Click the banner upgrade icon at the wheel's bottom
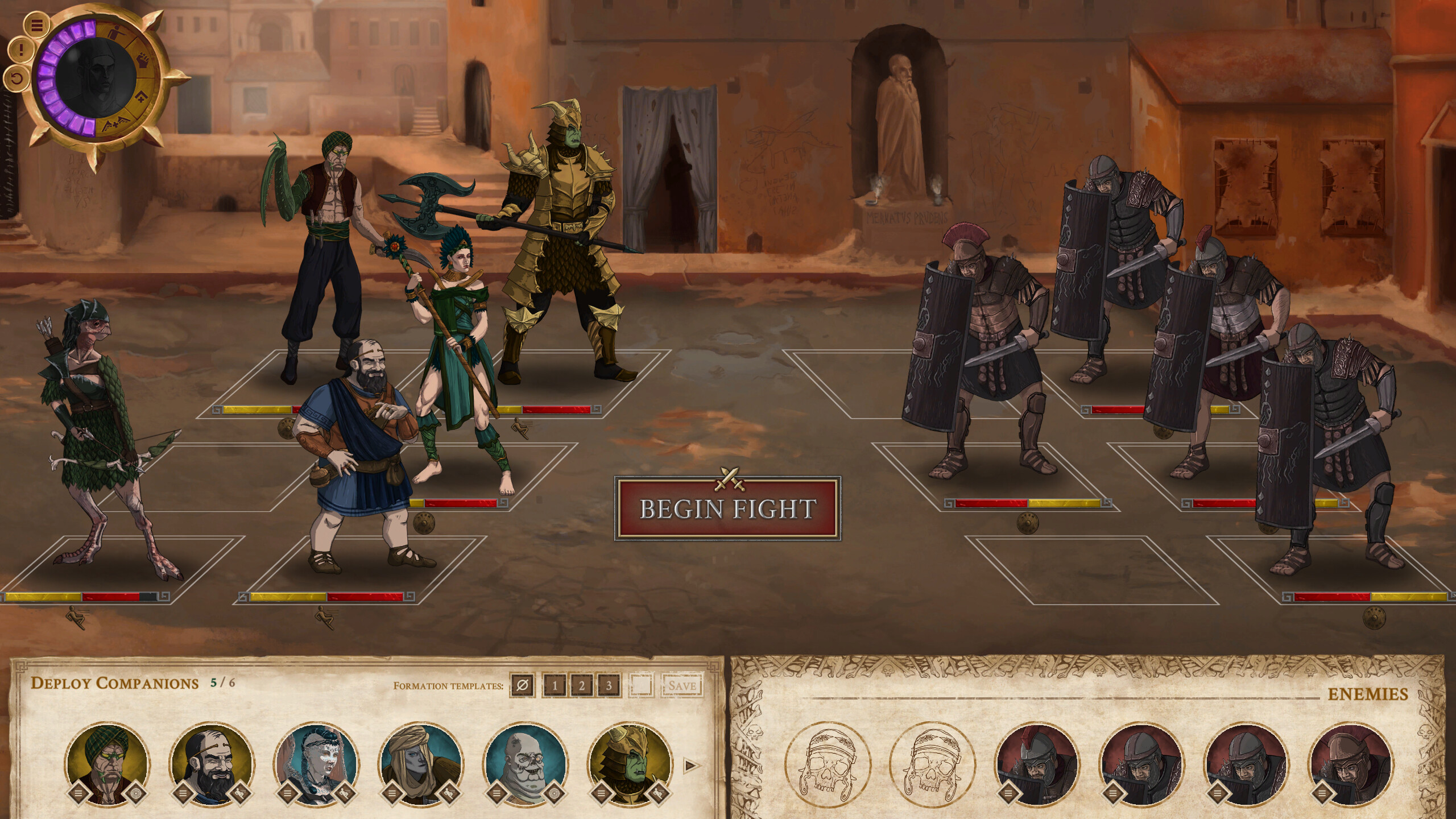Screen dimensions: 1456x819 pyautogui.click(x=115, y=123)
